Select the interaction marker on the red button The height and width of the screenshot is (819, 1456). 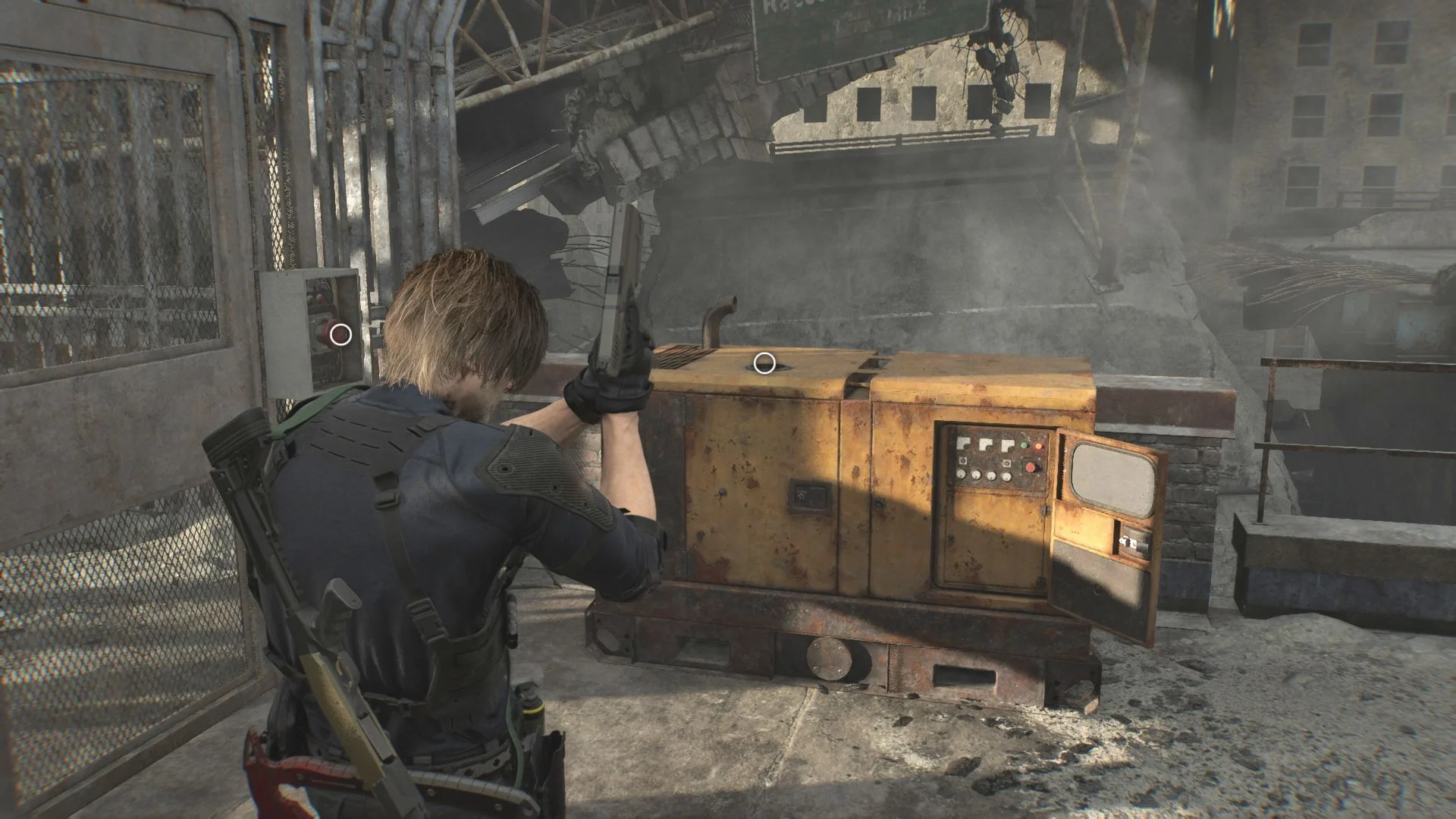coord(341,334)
